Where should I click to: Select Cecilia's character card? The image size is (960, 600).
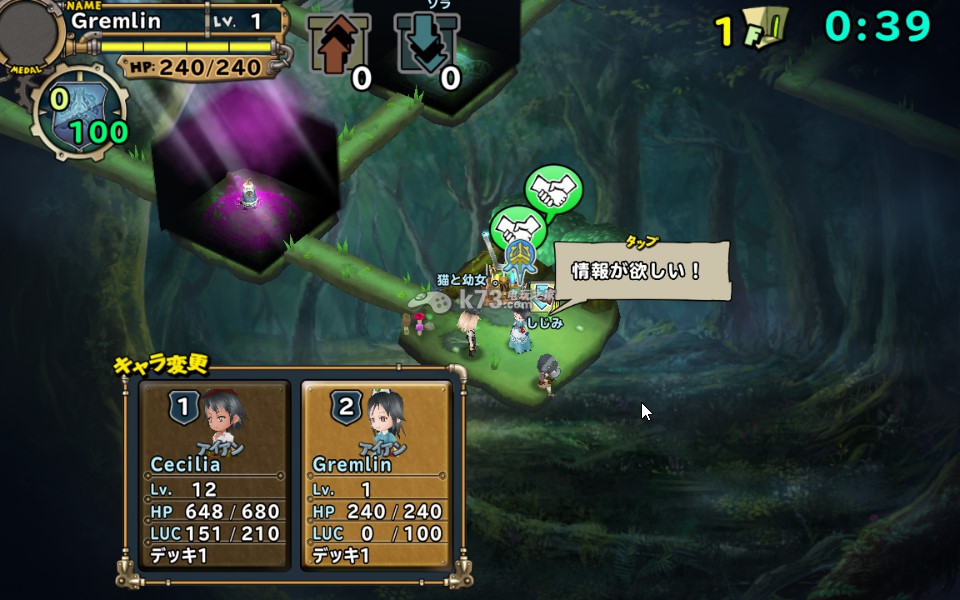click(214, 473)
